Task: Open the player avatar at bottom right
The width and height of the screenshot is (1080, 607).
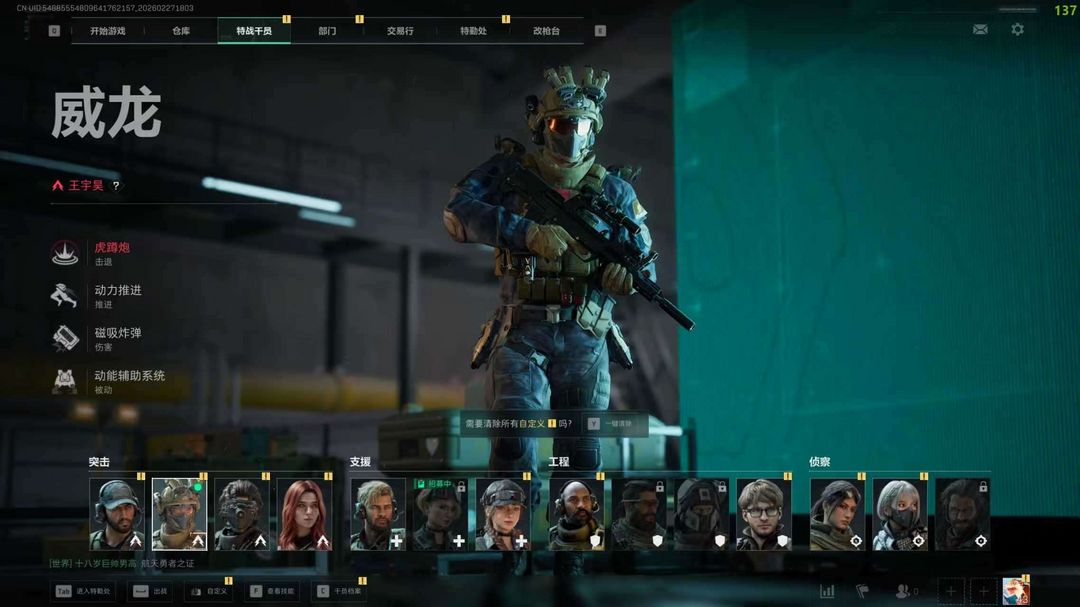Action: pyautogui.click(x=1016, y=591)
